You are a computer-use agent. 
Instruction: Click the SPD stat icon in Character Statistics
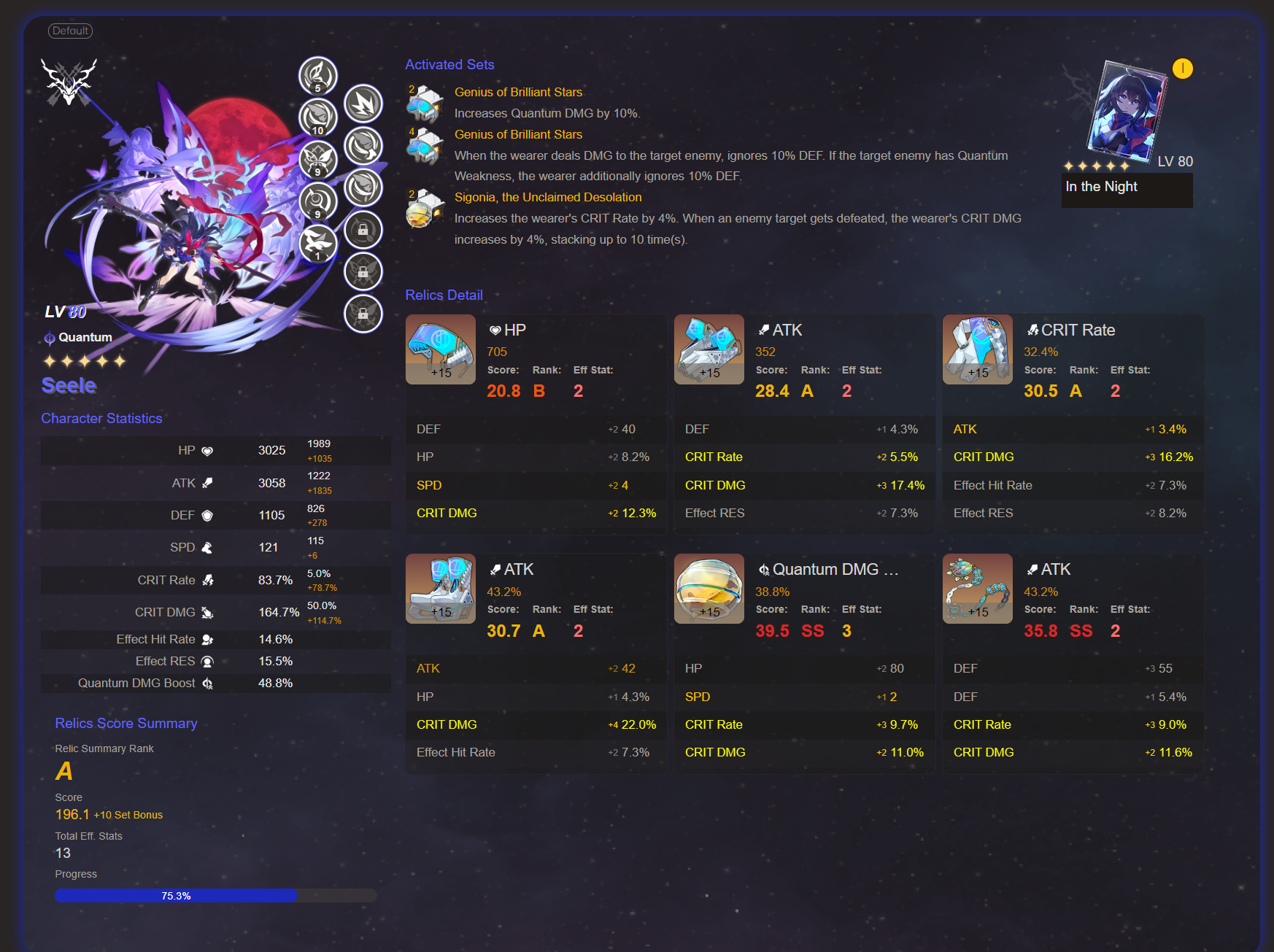206,547
